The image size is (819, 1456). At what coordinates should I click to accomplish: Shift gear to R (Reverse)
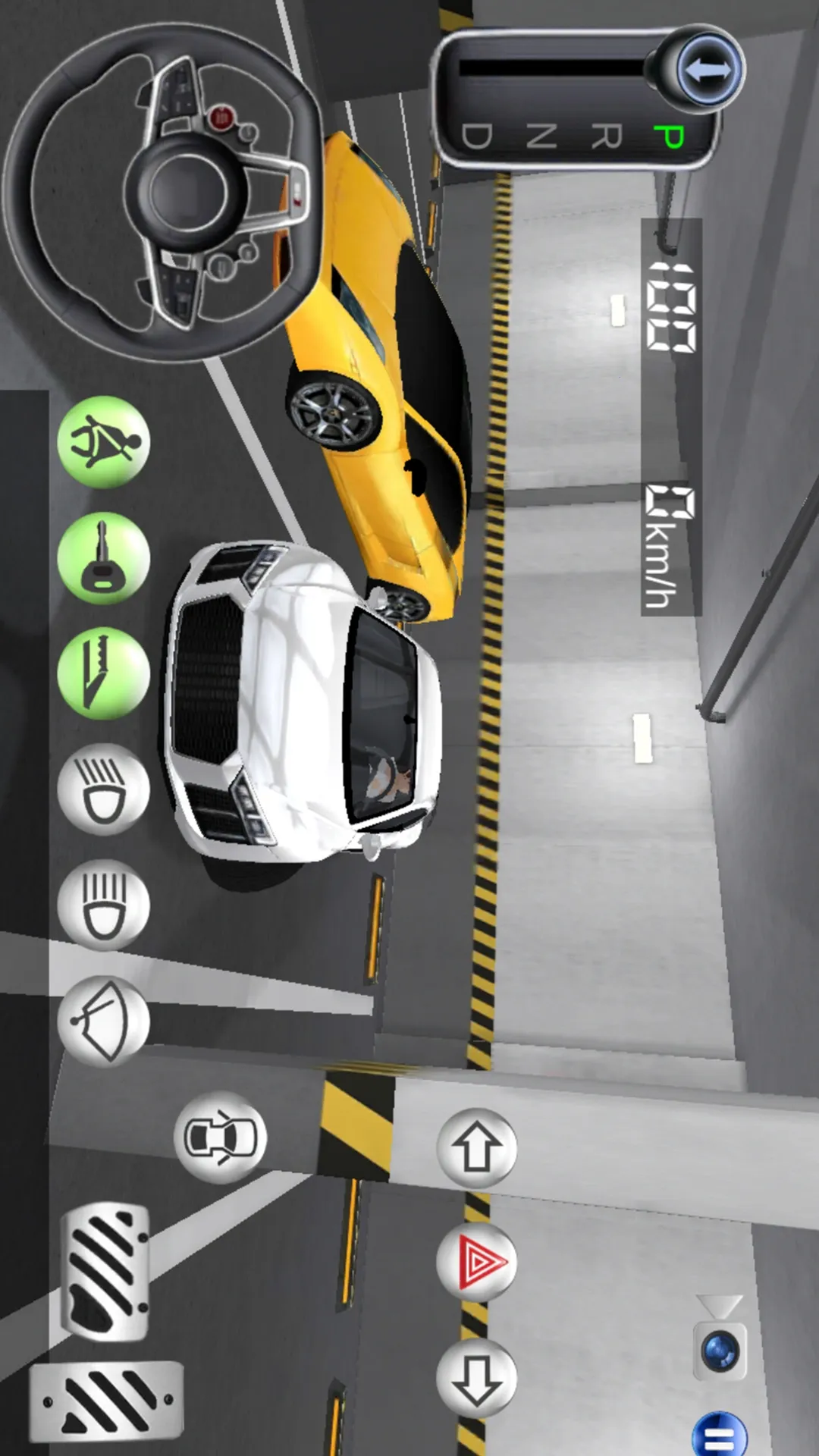(606, 136)
